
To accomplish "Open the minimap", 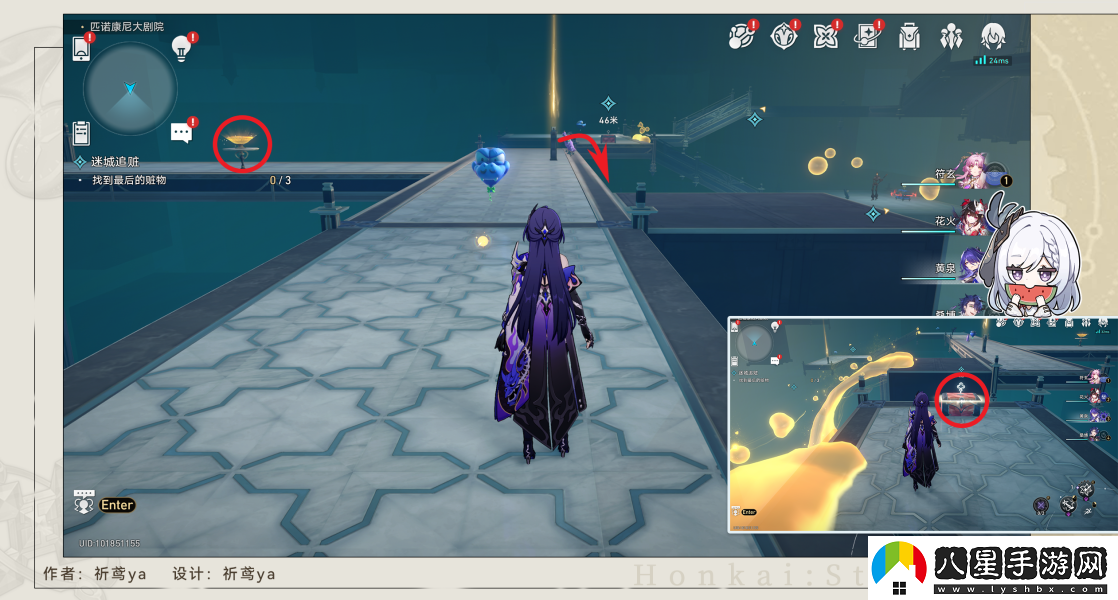I will pyautogui.click(x=130, y=89).
